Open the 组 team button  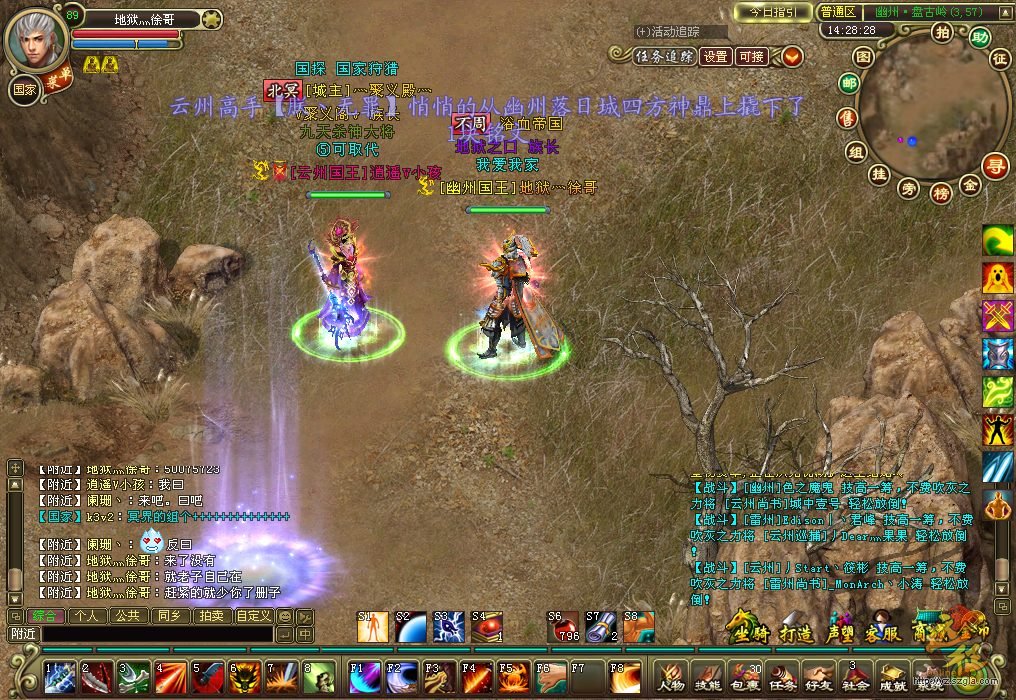[x=855, y=151]
